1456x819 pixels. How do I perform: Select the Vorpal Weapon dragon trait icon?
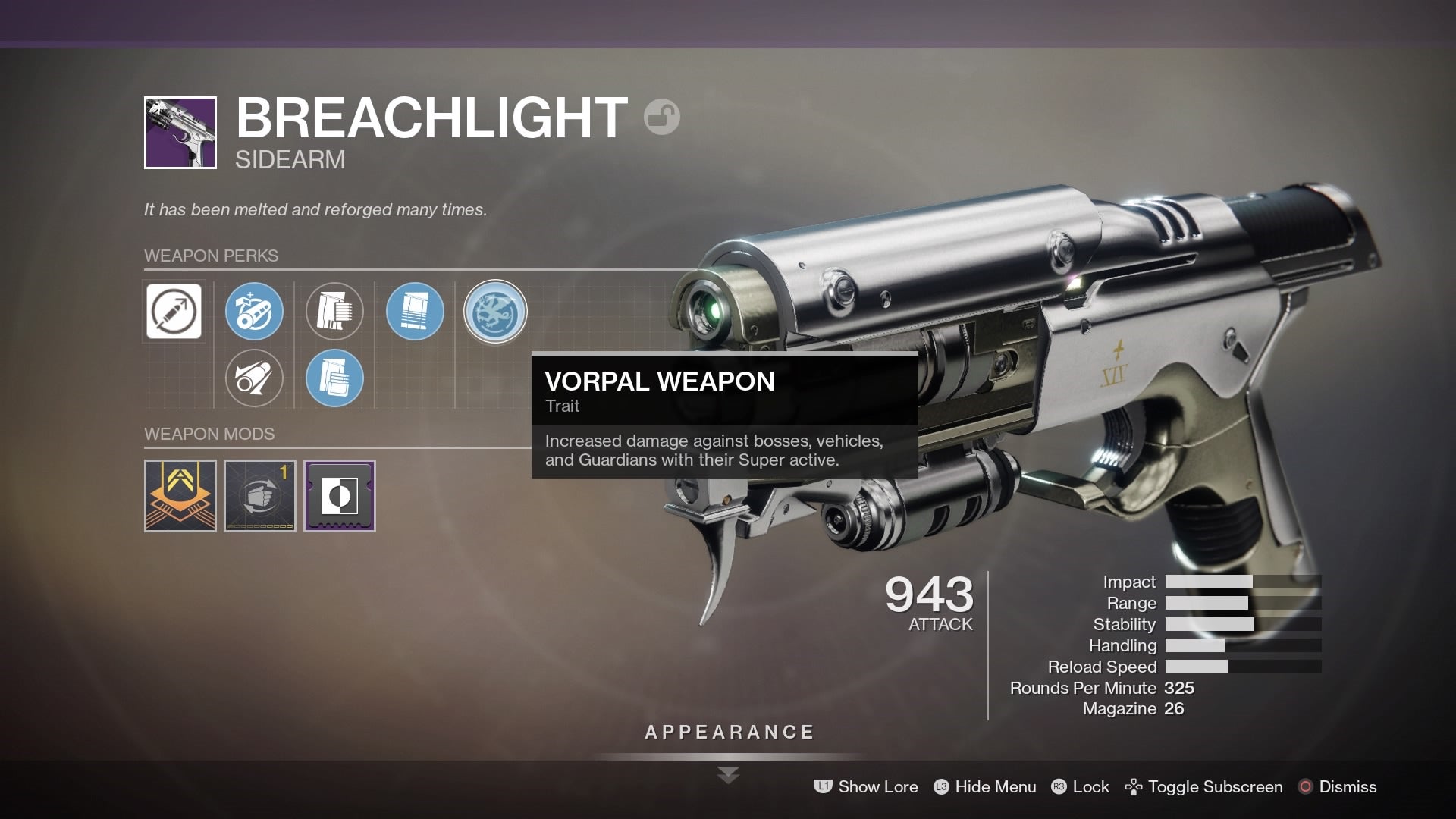(495, 312)
